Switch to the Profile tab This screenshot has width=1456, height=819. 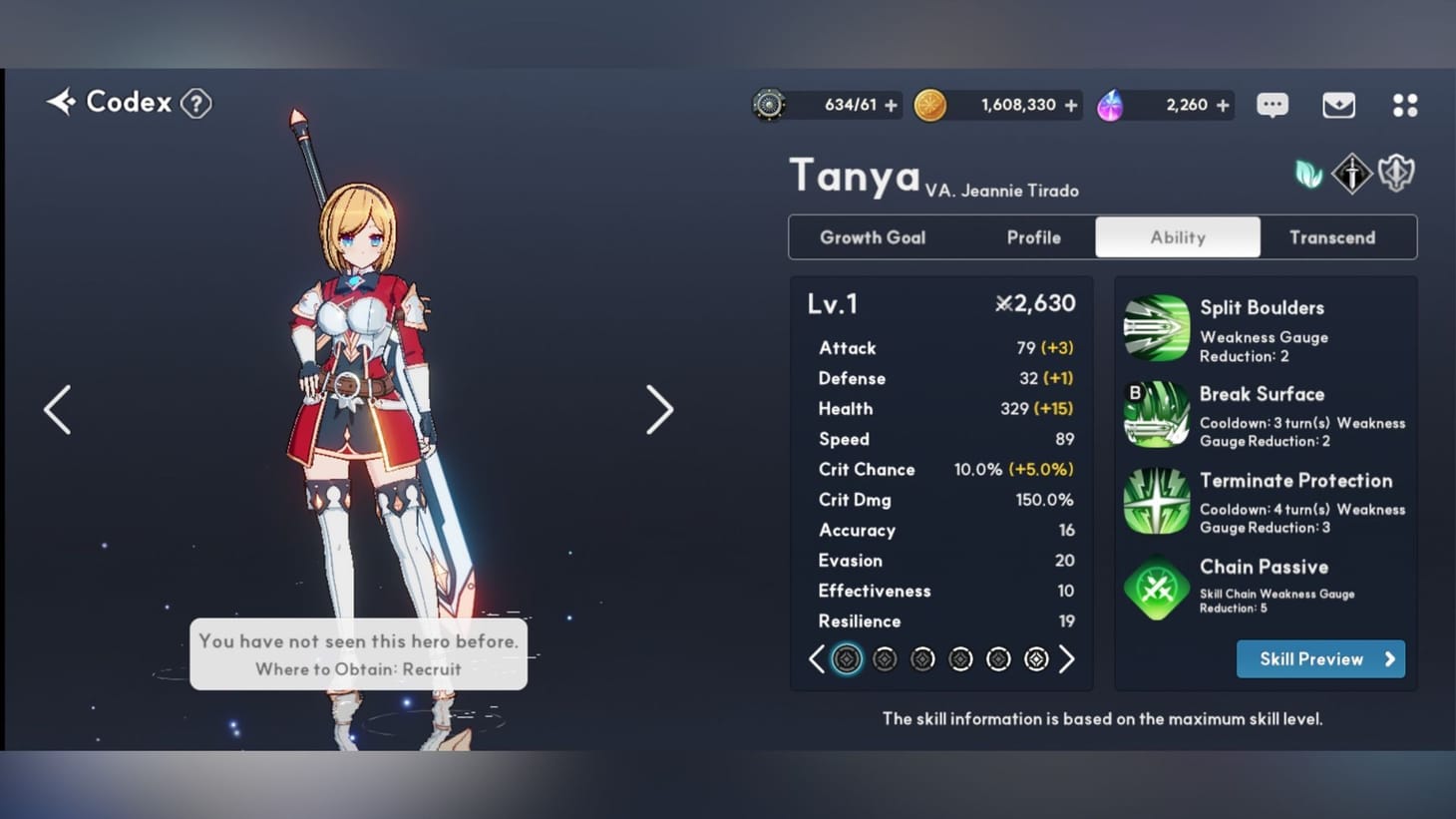[1033, 237]
